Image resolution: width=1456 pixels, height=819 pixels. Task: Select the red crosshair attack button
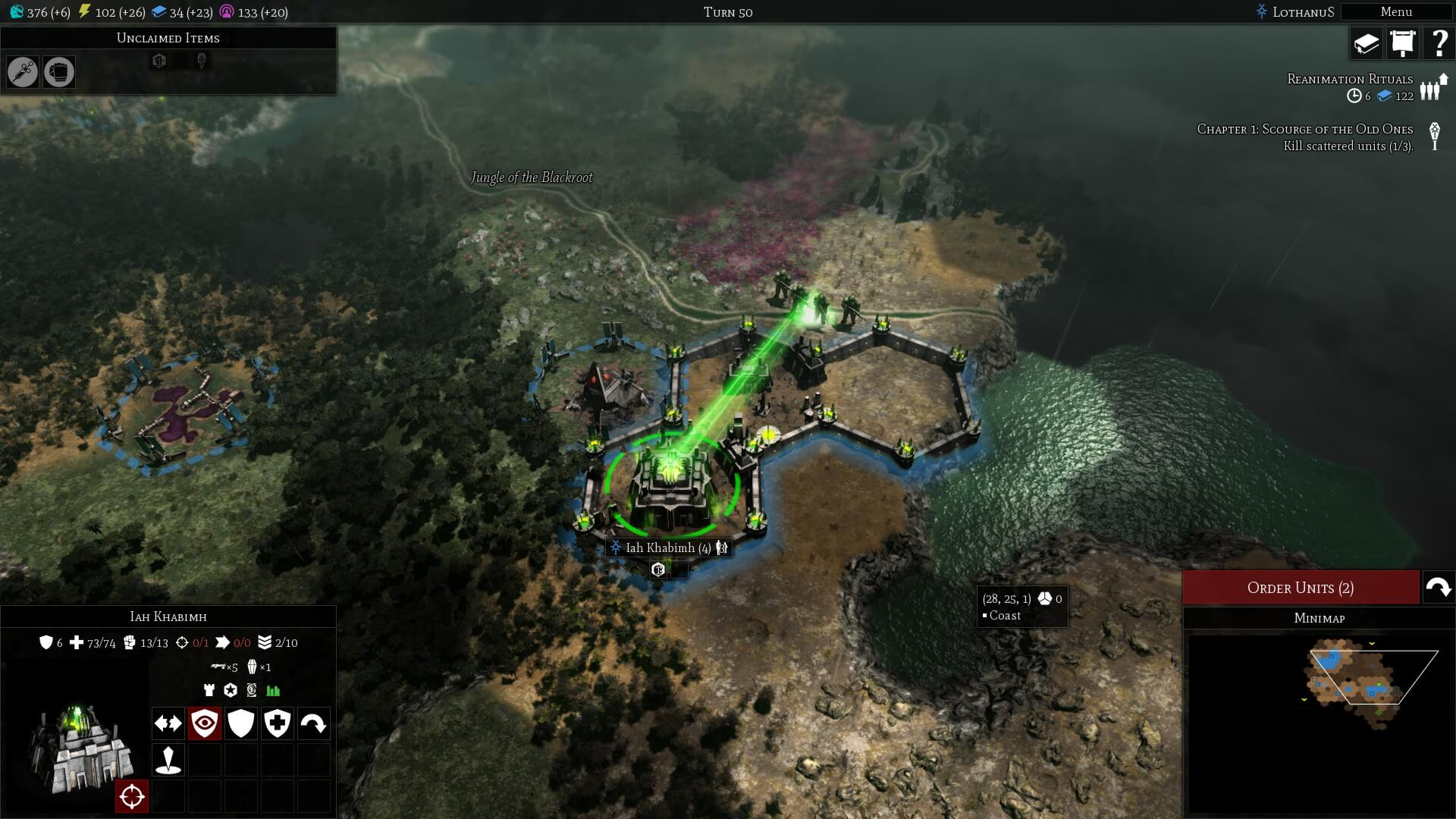point(132,796)
